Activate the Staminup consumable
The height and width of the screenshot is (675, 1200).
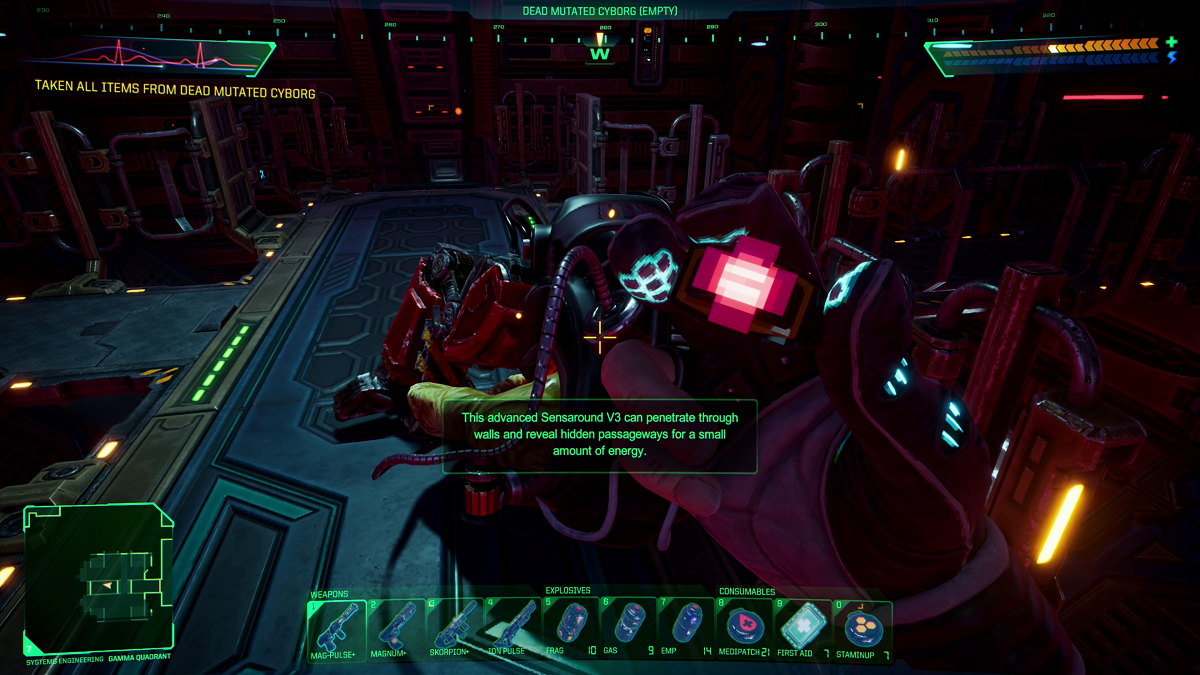coord(863,629)
